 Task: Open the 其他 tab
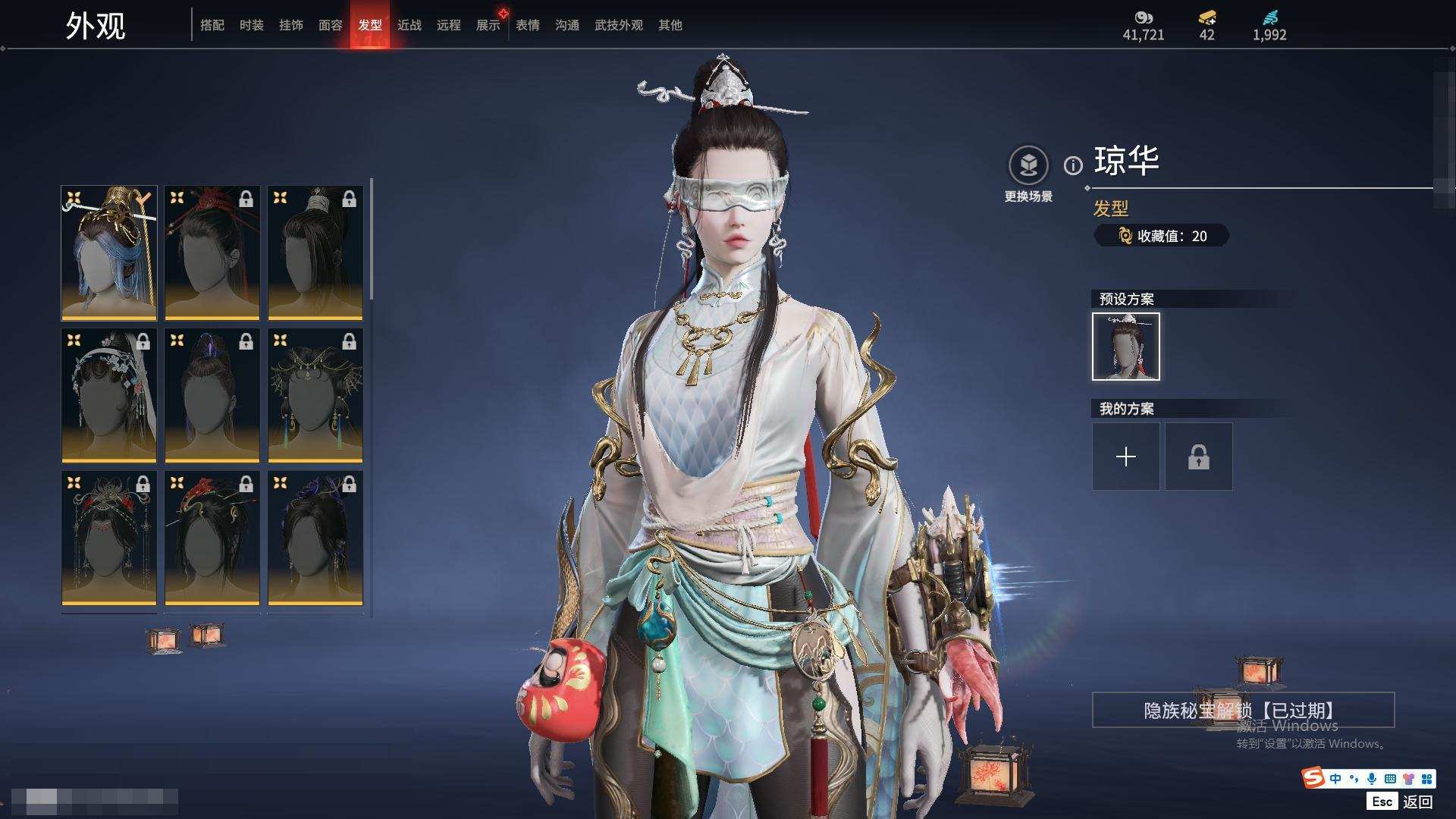tap(670, 25)
